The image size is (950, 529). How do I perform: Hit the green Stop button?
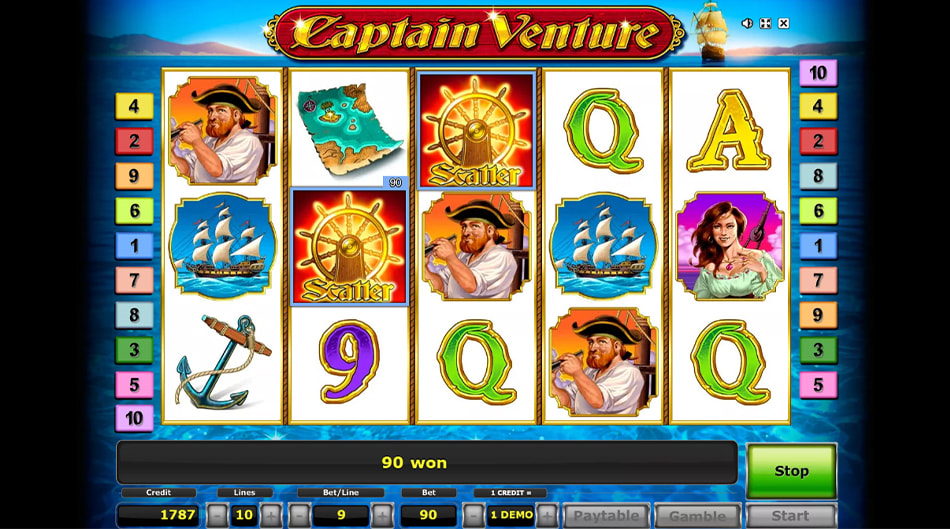point(791,470)
